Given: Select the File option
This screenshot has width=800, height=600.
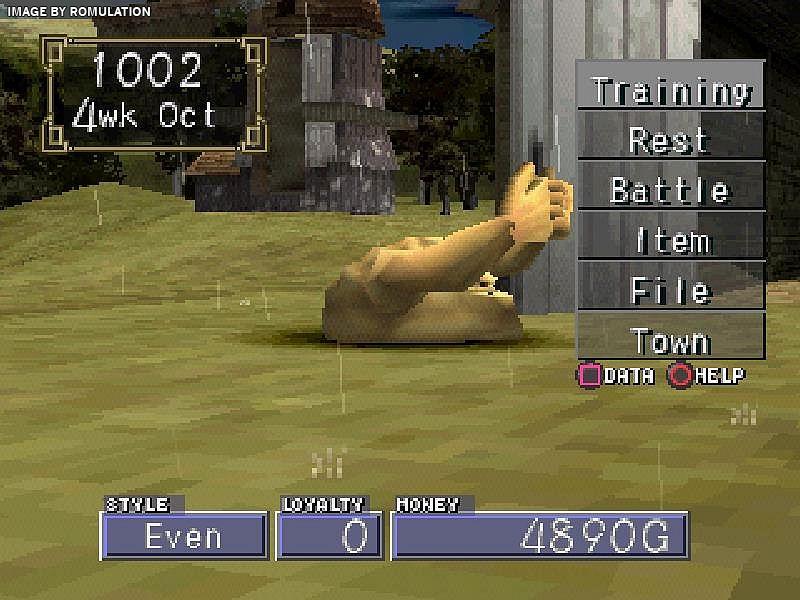Looking at the screenshot, I should (670, 290).
